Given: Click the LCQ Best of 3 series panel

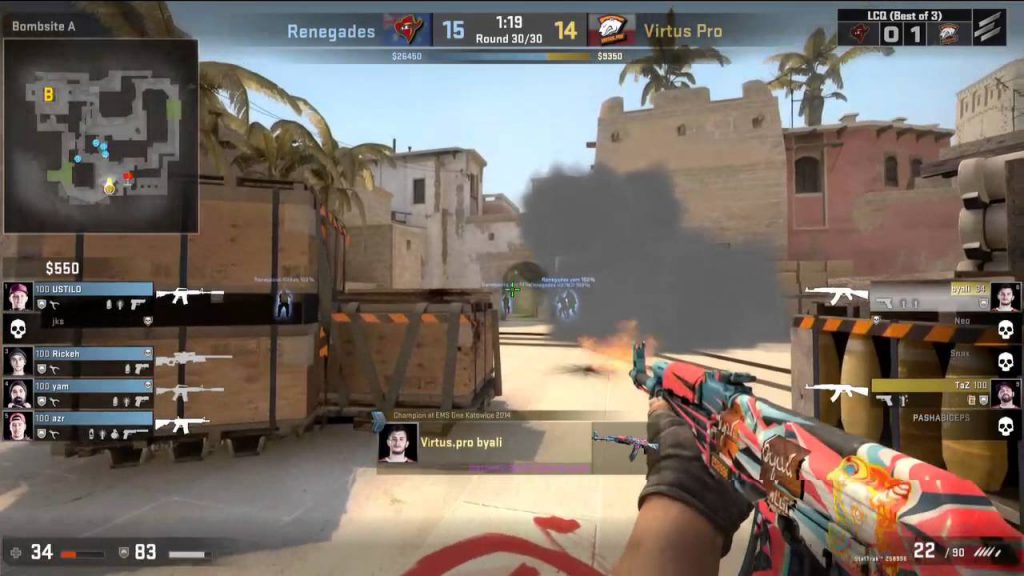Looking at the screenshot, I should point(904,27).
